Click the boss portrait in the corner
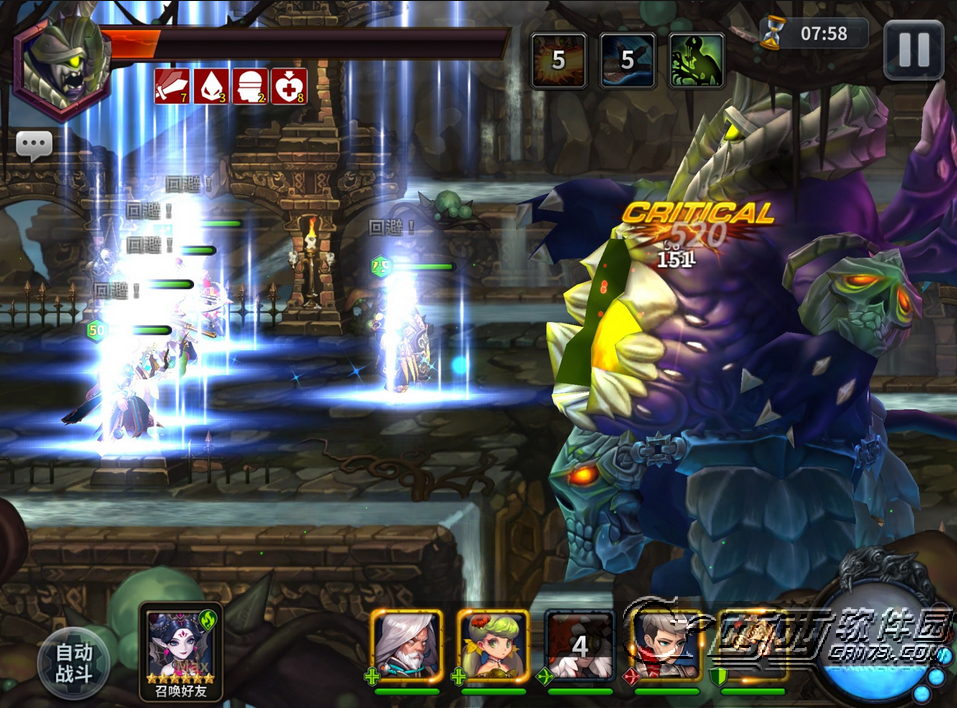The height and width of the screenshot is (708, 957). [62, 64]
